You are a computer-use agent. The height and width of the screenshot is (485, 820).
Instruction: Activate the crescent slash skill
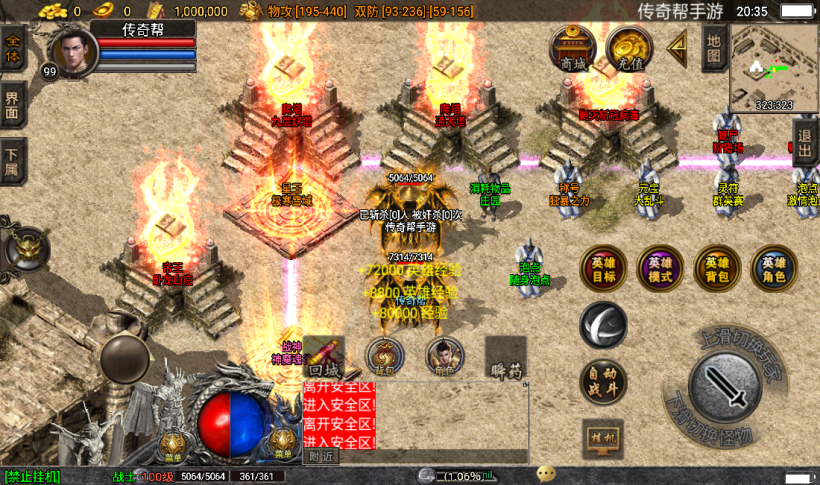603,325
